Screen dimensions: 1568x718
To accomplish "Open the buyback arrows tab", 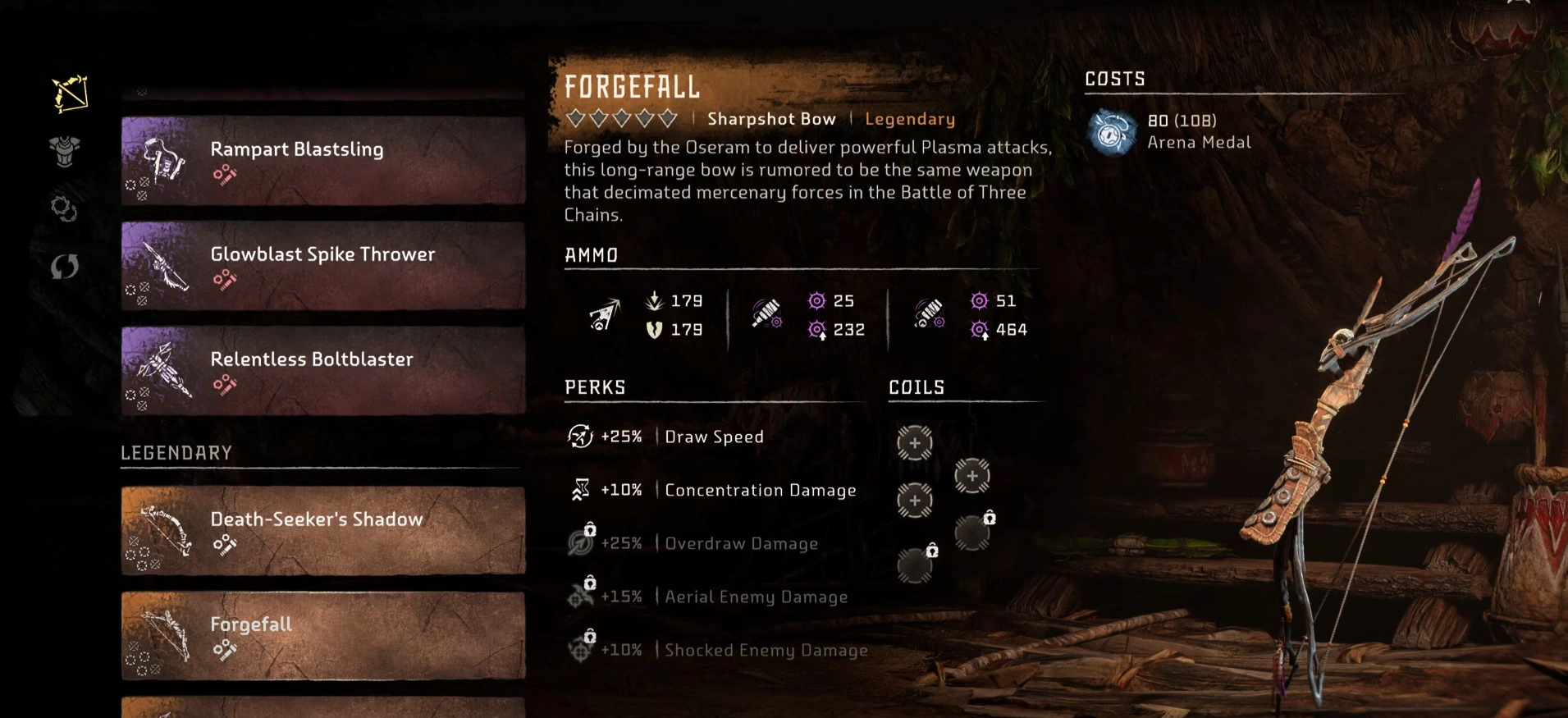I will tap(64, 266).
